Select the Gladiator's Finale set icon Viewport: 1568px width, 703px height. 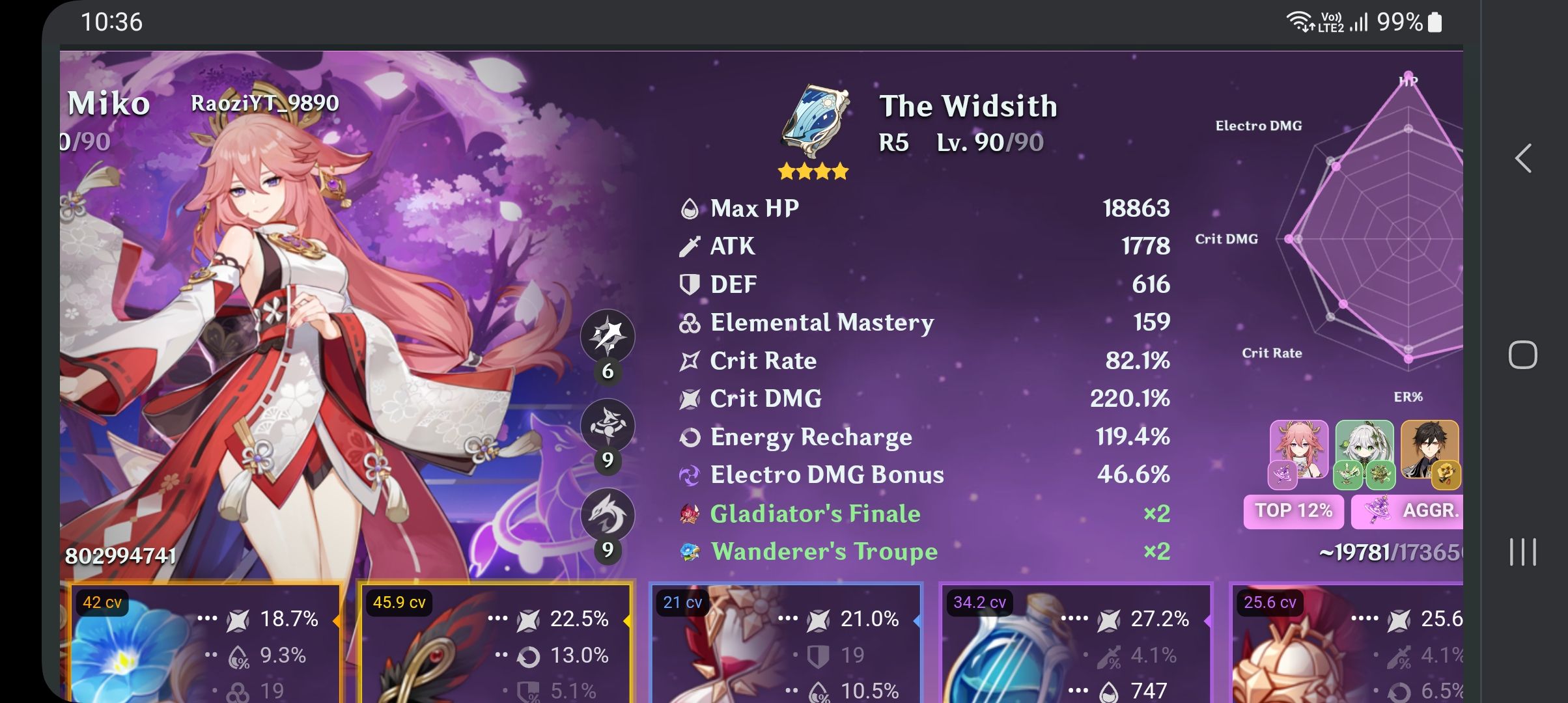coord(691,513)
